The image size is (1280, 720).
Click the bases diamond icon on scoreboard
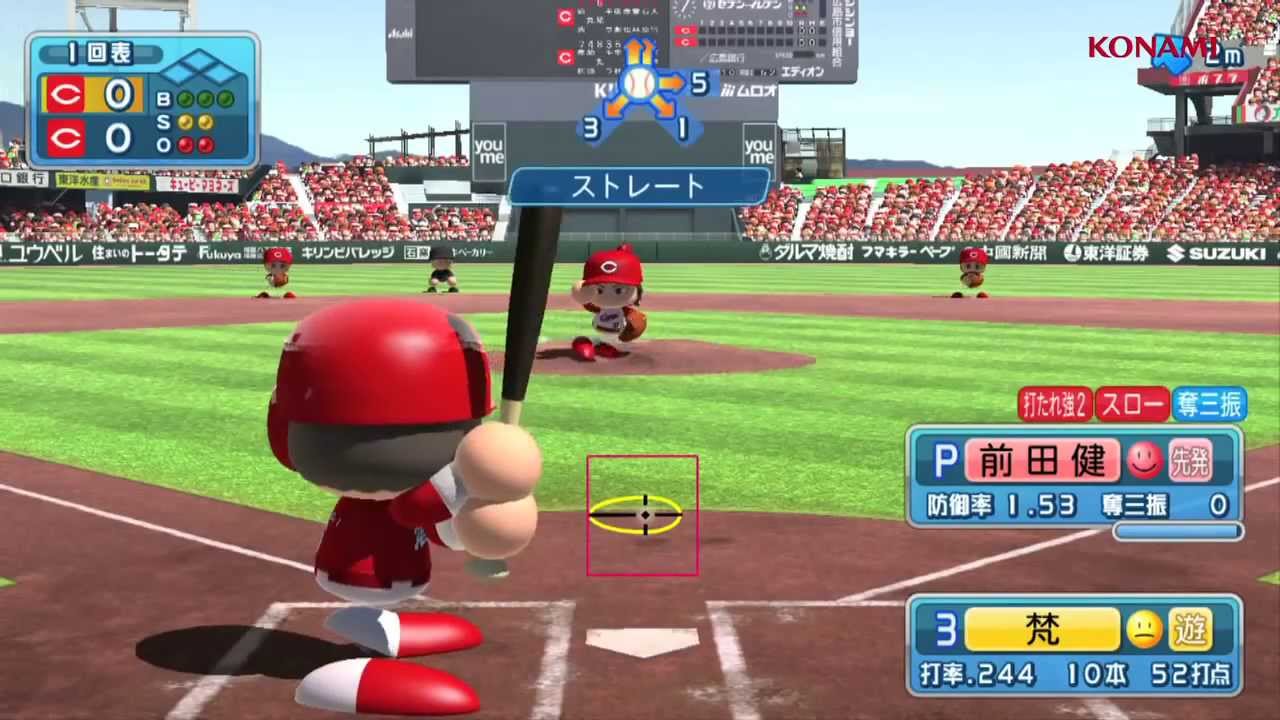click(201, 68)
